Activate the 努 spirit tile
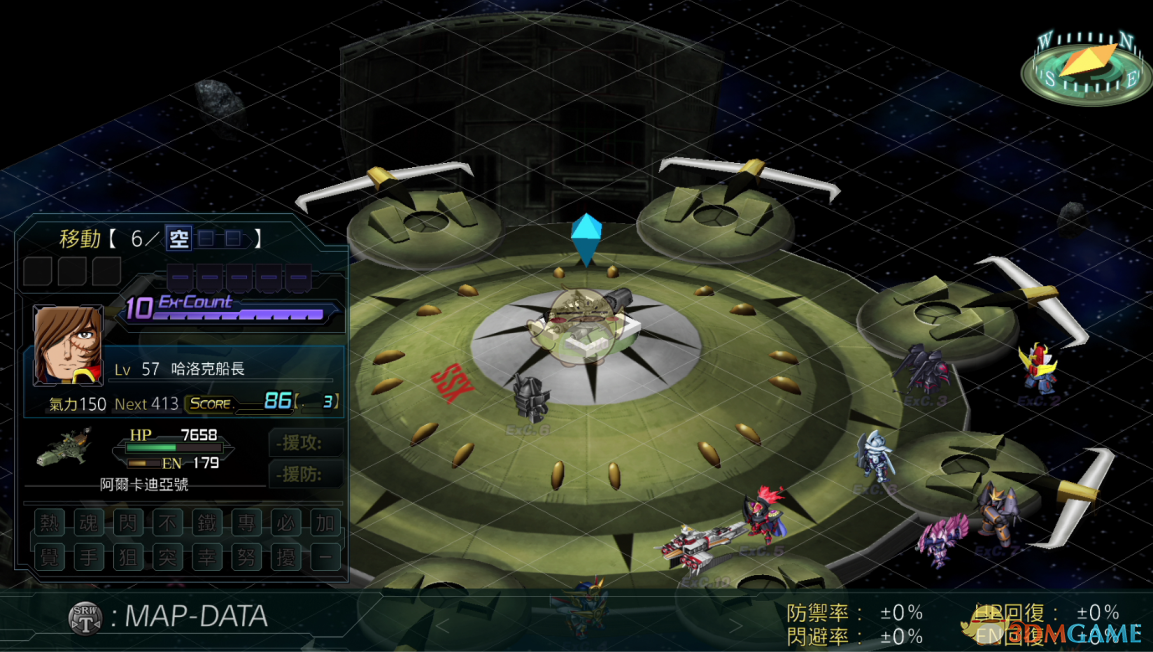The width and height of the screenshot is (1153, 652). coord(246,557)
